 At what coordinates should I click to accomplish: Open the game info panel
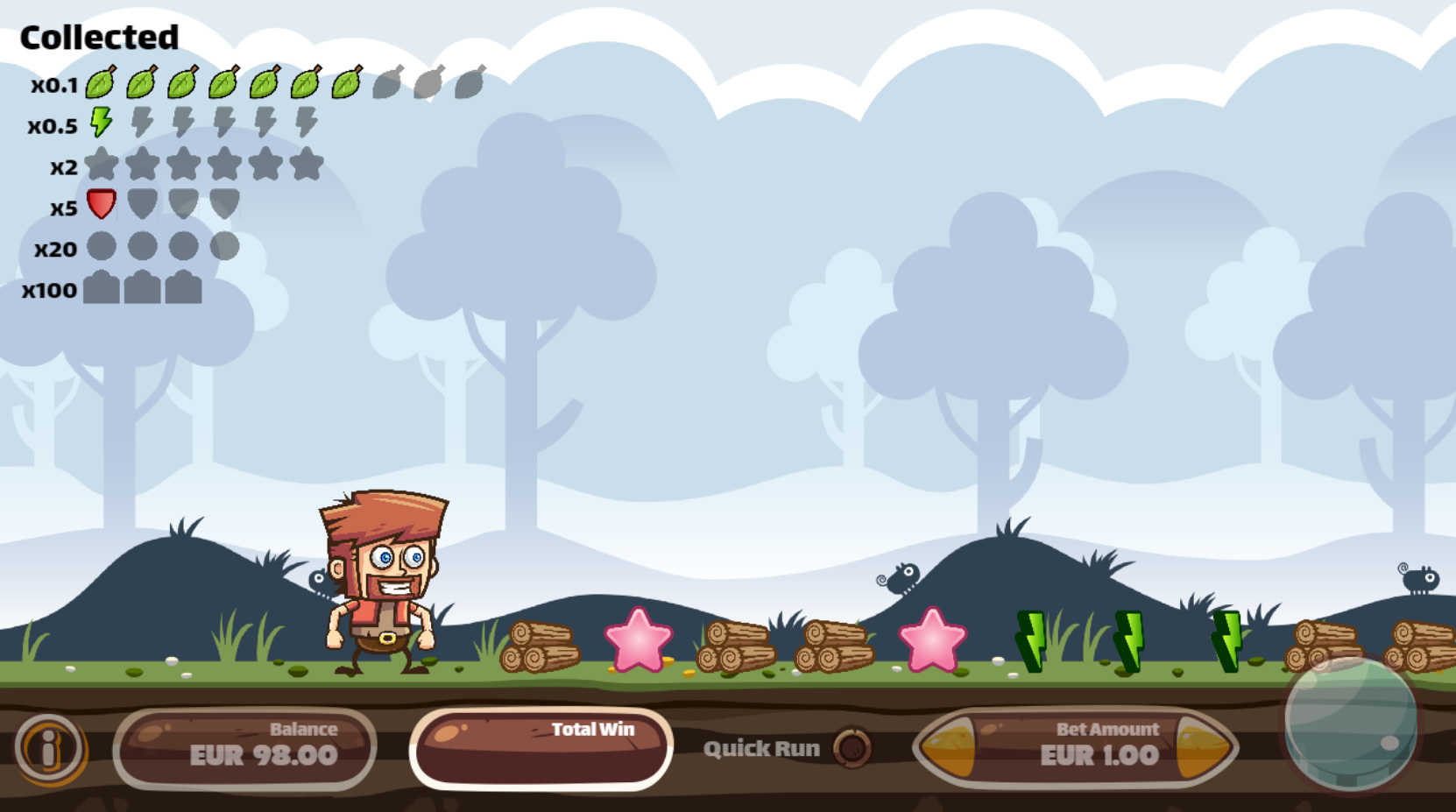[49, 748]
